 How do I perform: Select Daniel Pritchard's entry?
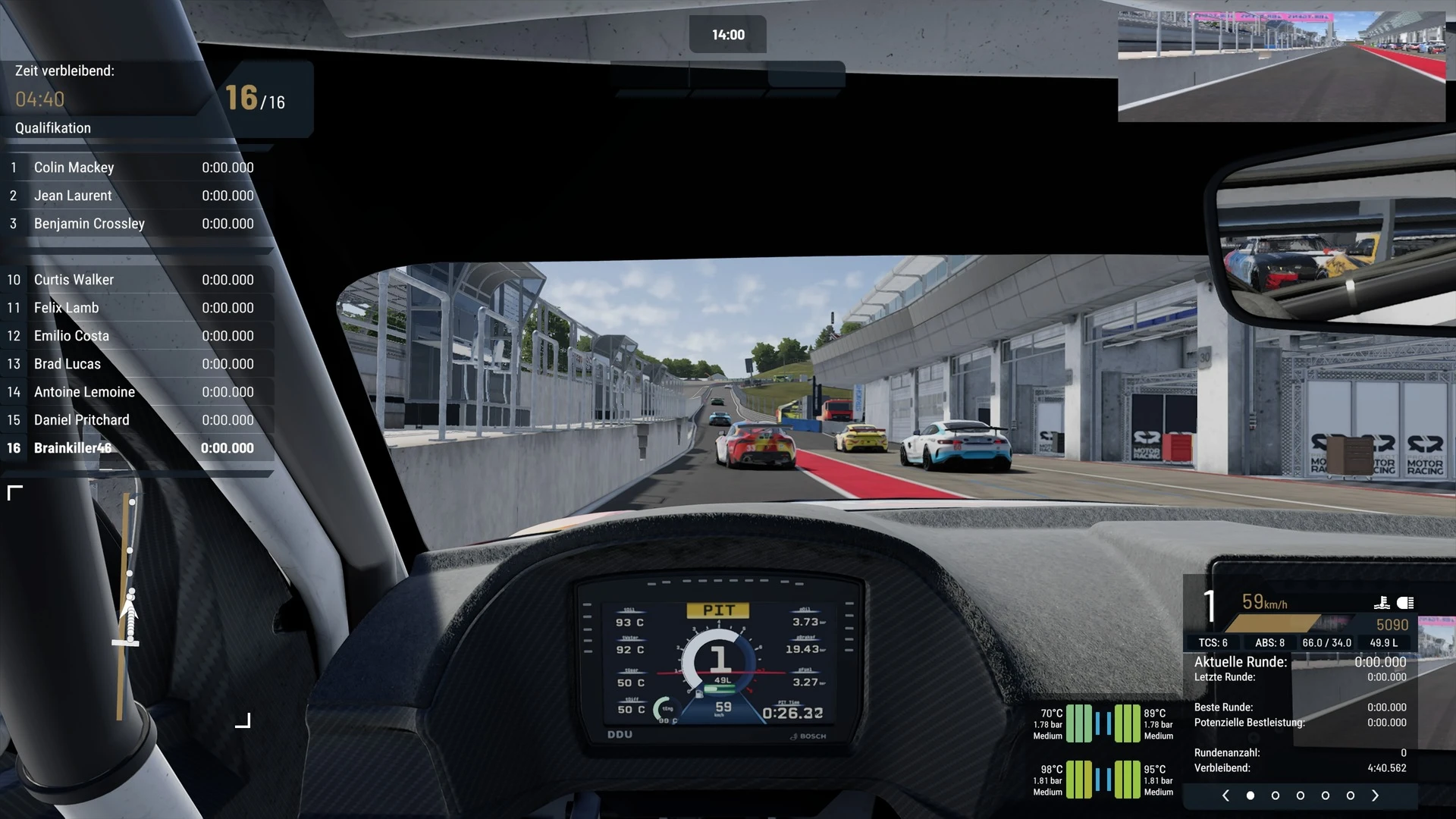(x=136, y=420)
